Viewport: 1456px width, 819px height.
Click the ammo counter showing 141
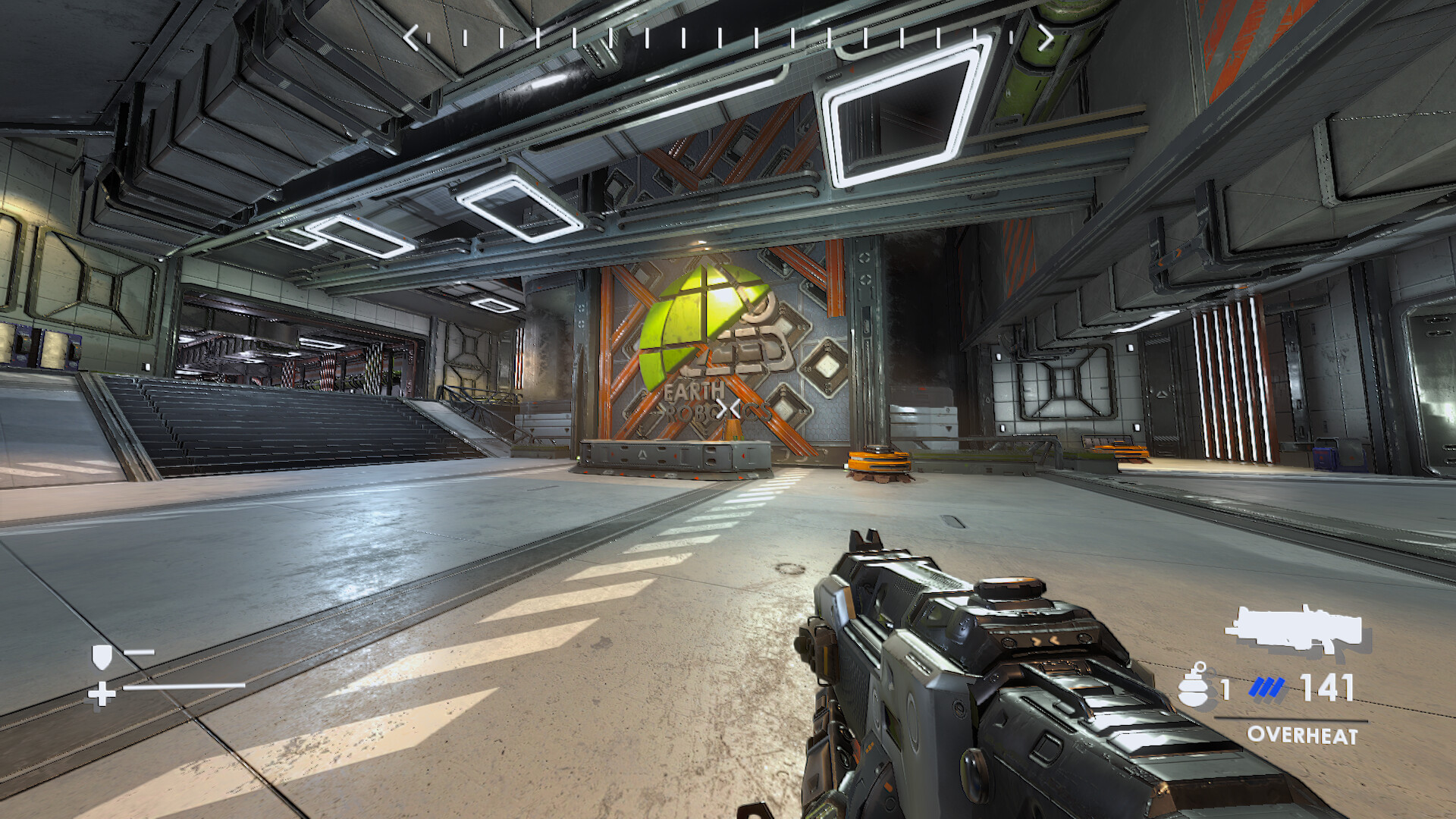click(x=1326, y=686)
